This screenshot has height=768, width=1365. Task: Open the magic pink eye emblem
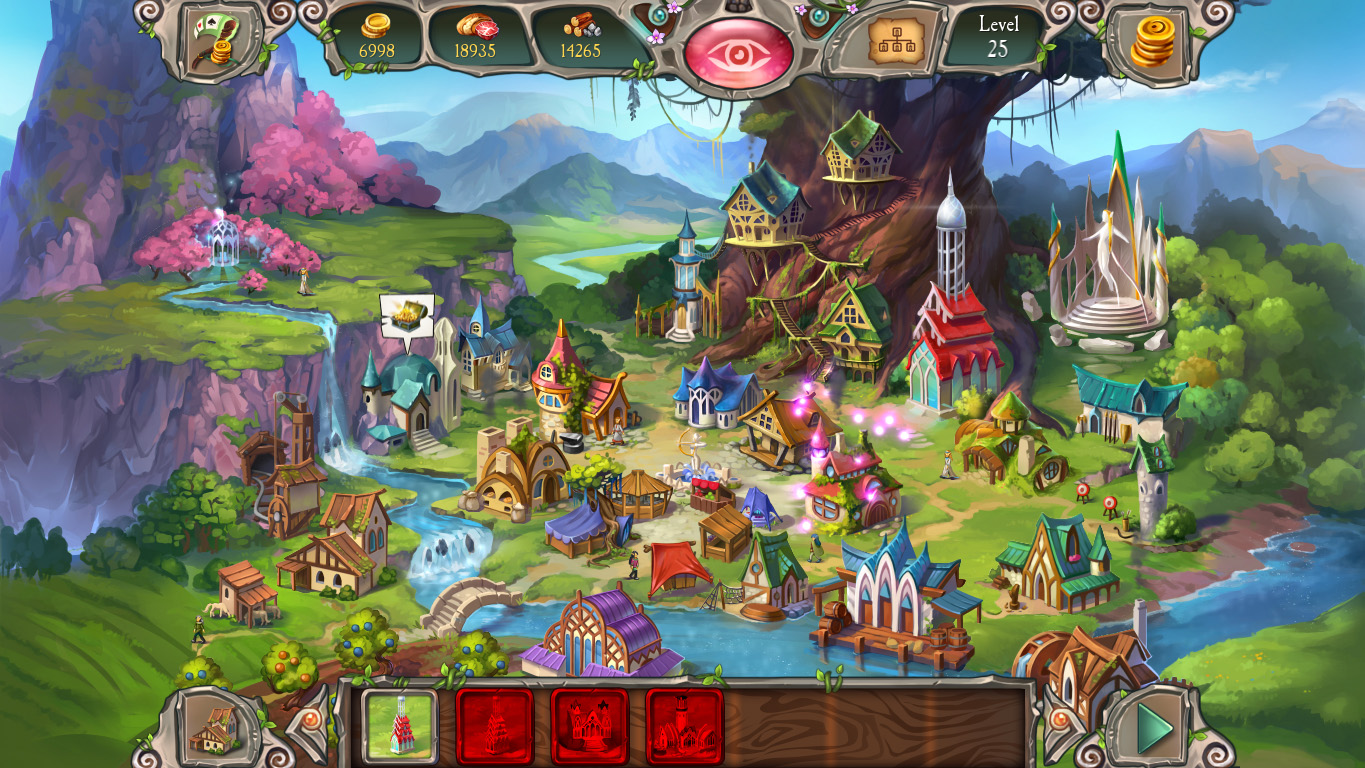738,49
